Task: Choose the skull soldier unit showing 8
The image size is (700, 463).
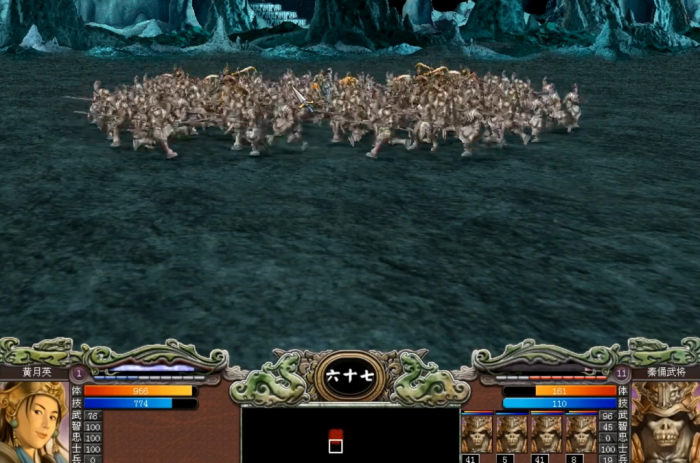Action: pos(581,434)
